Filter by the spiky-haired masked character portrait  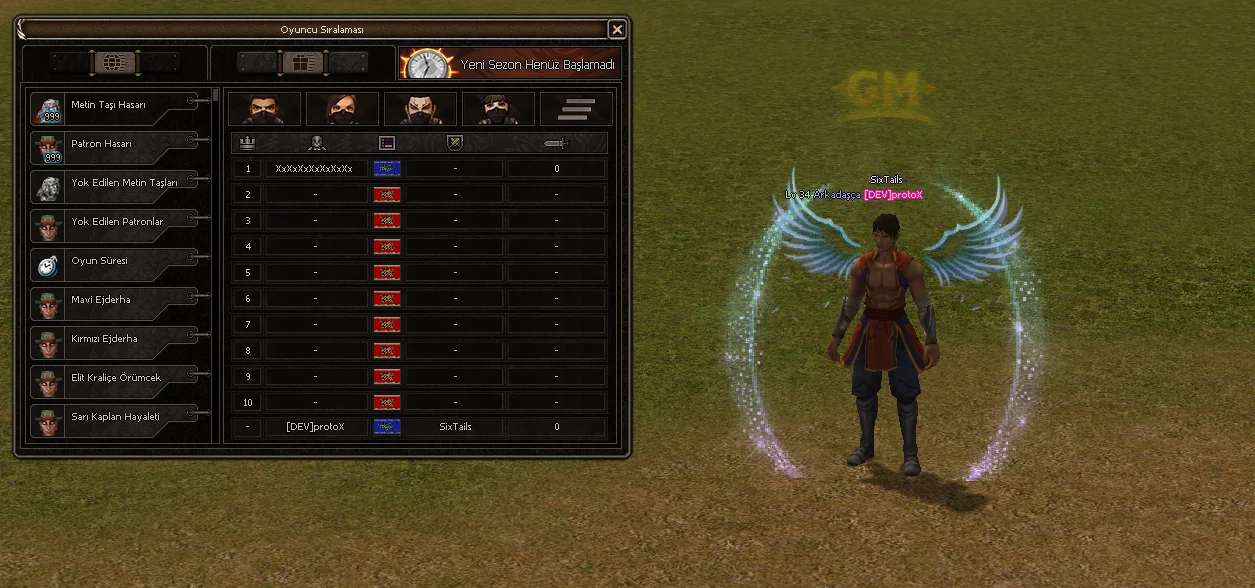point(498,109)
